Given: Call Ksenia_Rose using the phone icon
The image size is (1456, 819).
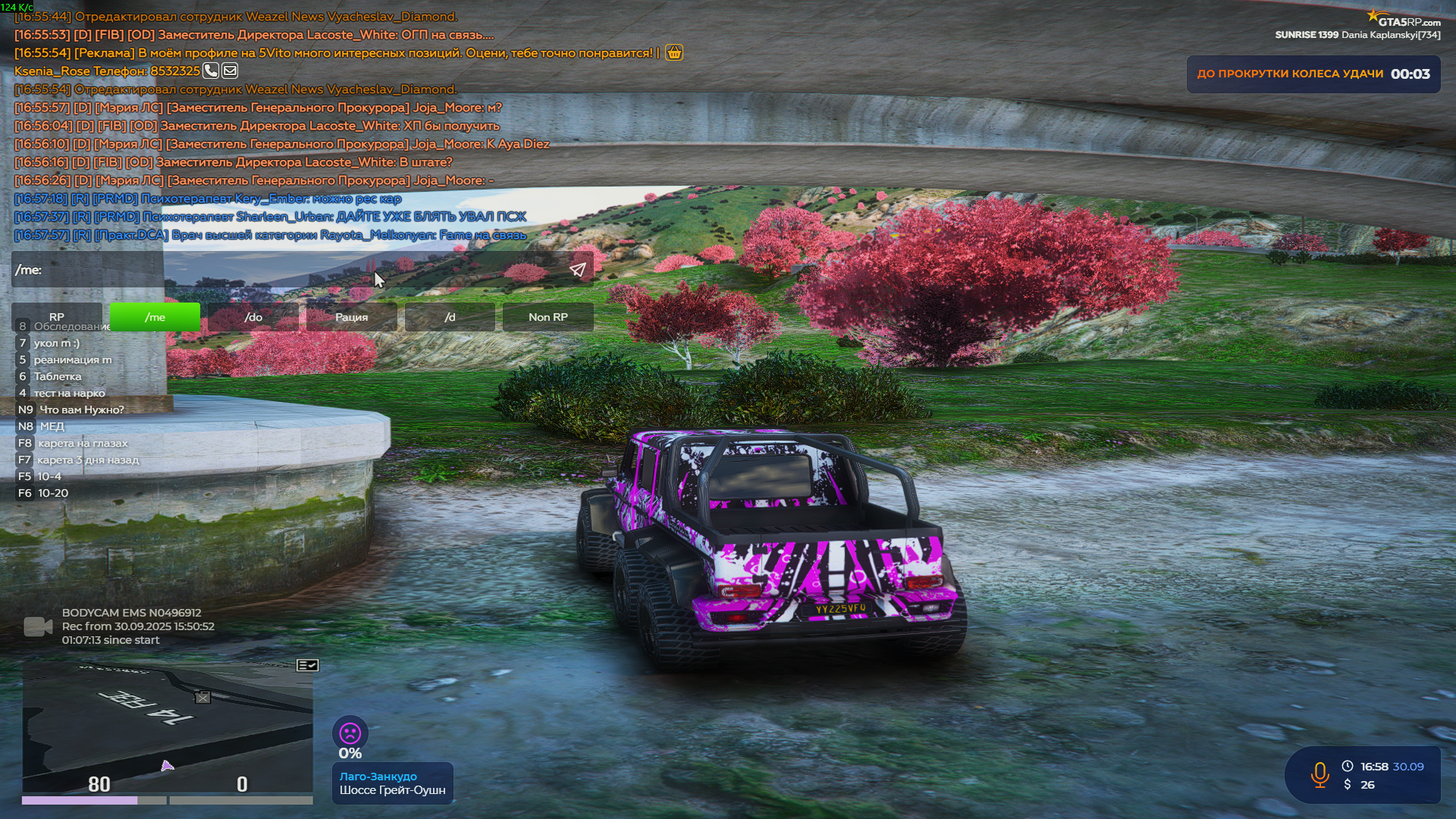Looking at the screenshot, I should click(x=211, y=70).
